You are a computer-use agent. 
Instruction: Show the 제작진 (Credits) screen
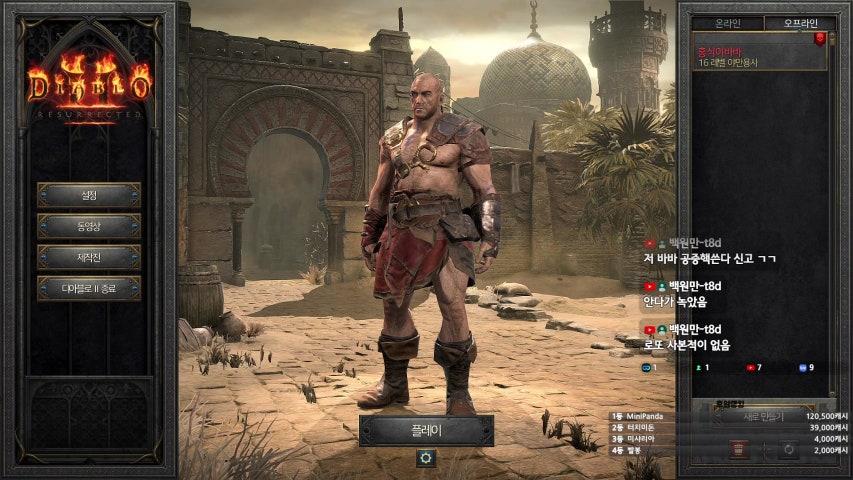point(89,257)
